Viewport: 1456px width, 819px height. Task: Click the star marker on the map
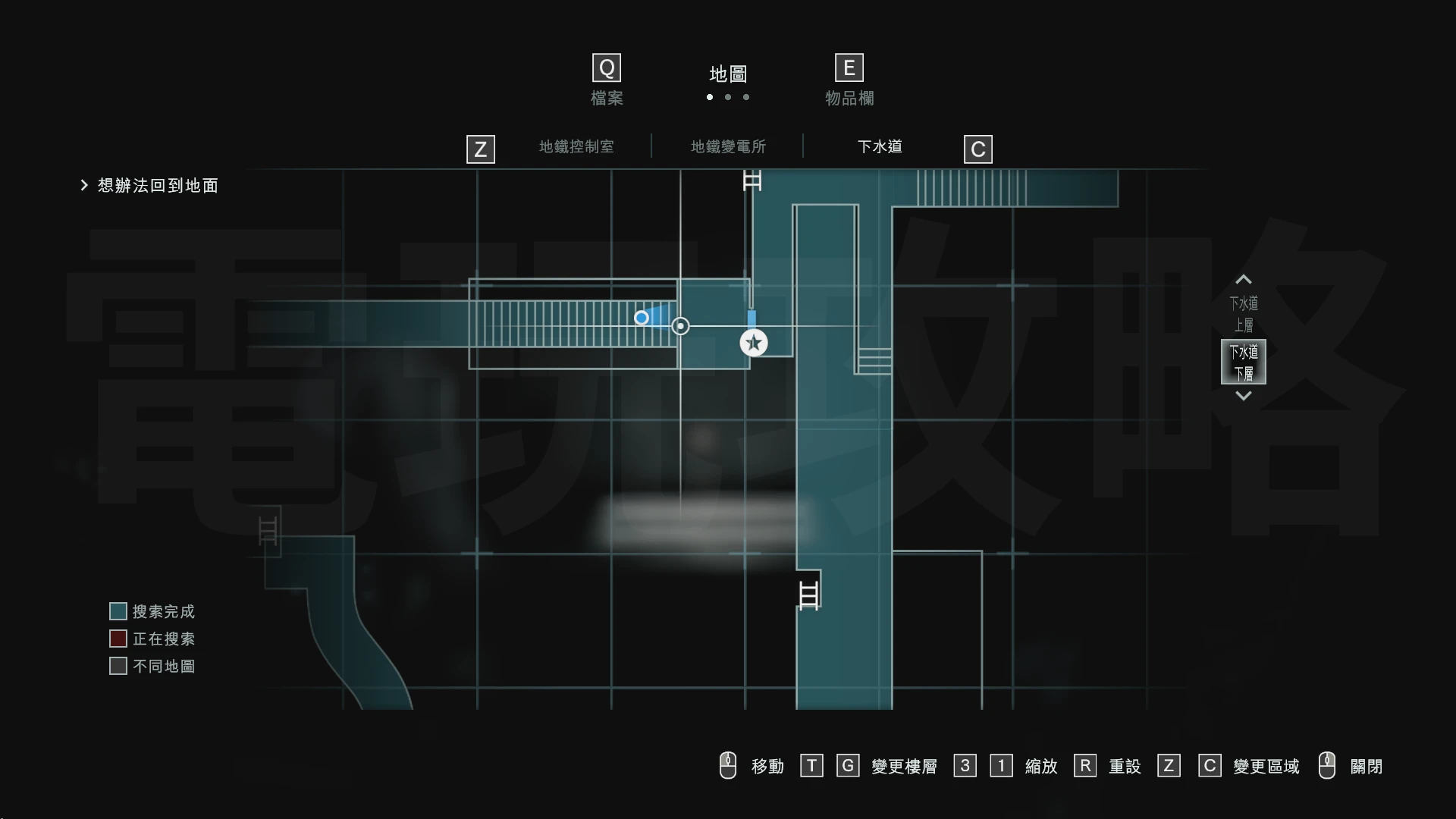coord(754,343)
